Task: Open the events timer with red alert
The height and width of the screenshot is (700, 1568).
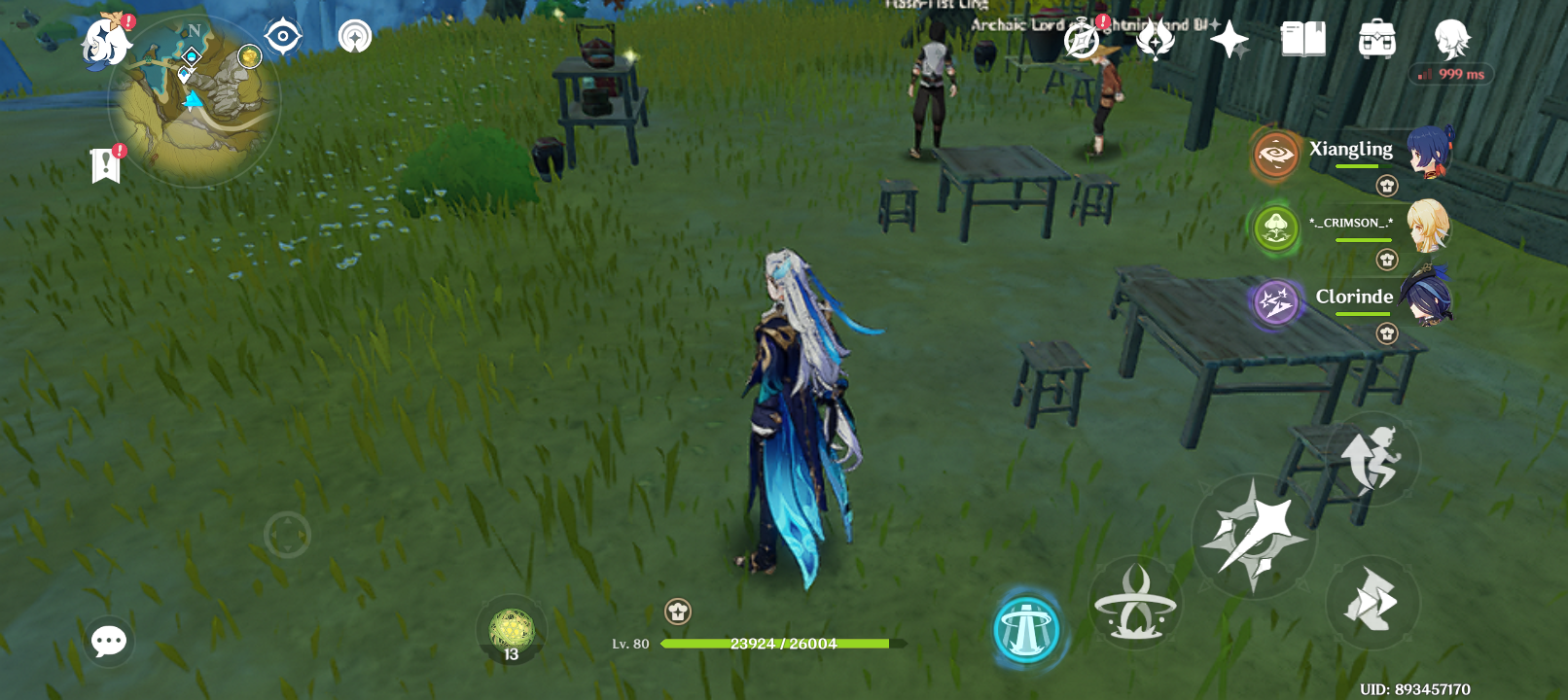Action: click(x=1078, y=39)
